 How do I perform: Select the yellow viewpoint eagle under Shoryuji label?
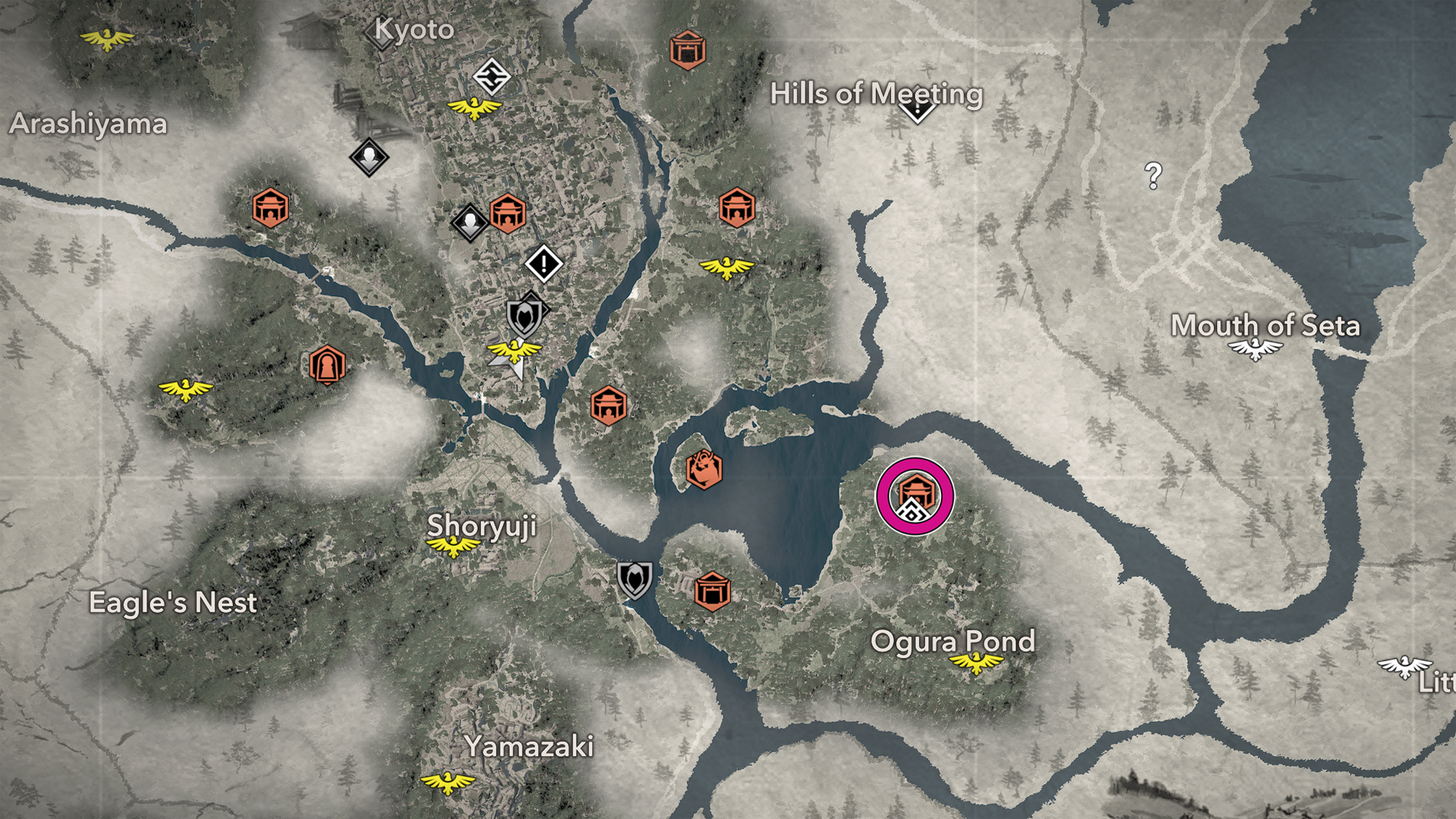click(x=453, y=546)
